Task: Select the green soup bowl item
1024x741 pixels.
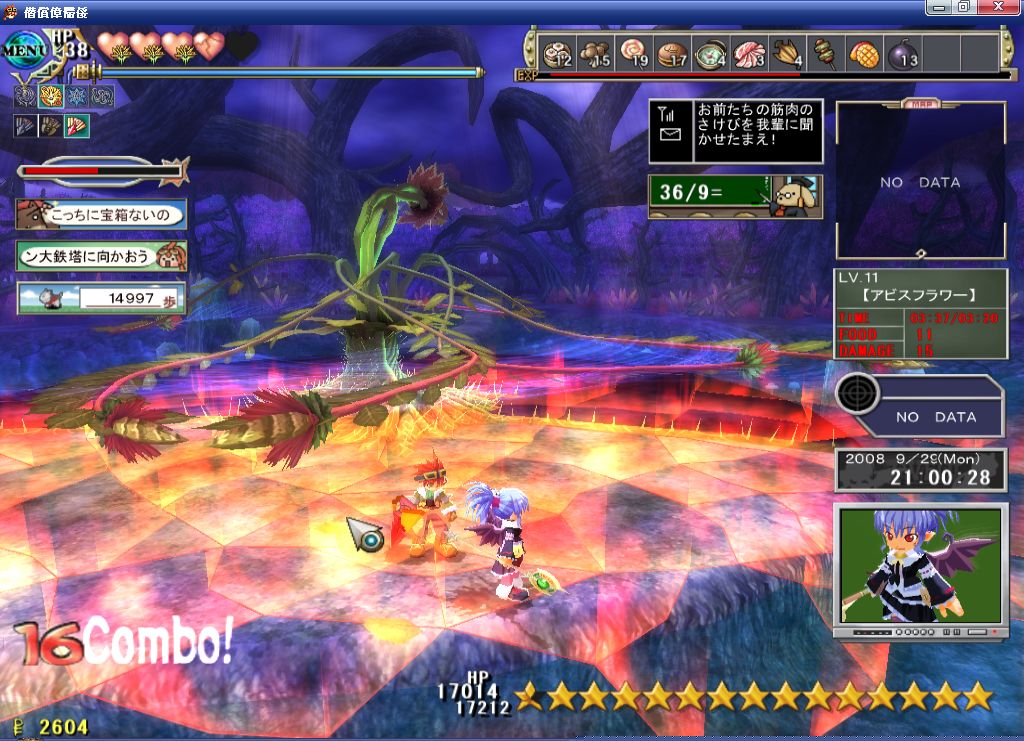Action: pyautogui.click(x=712, y=52)
